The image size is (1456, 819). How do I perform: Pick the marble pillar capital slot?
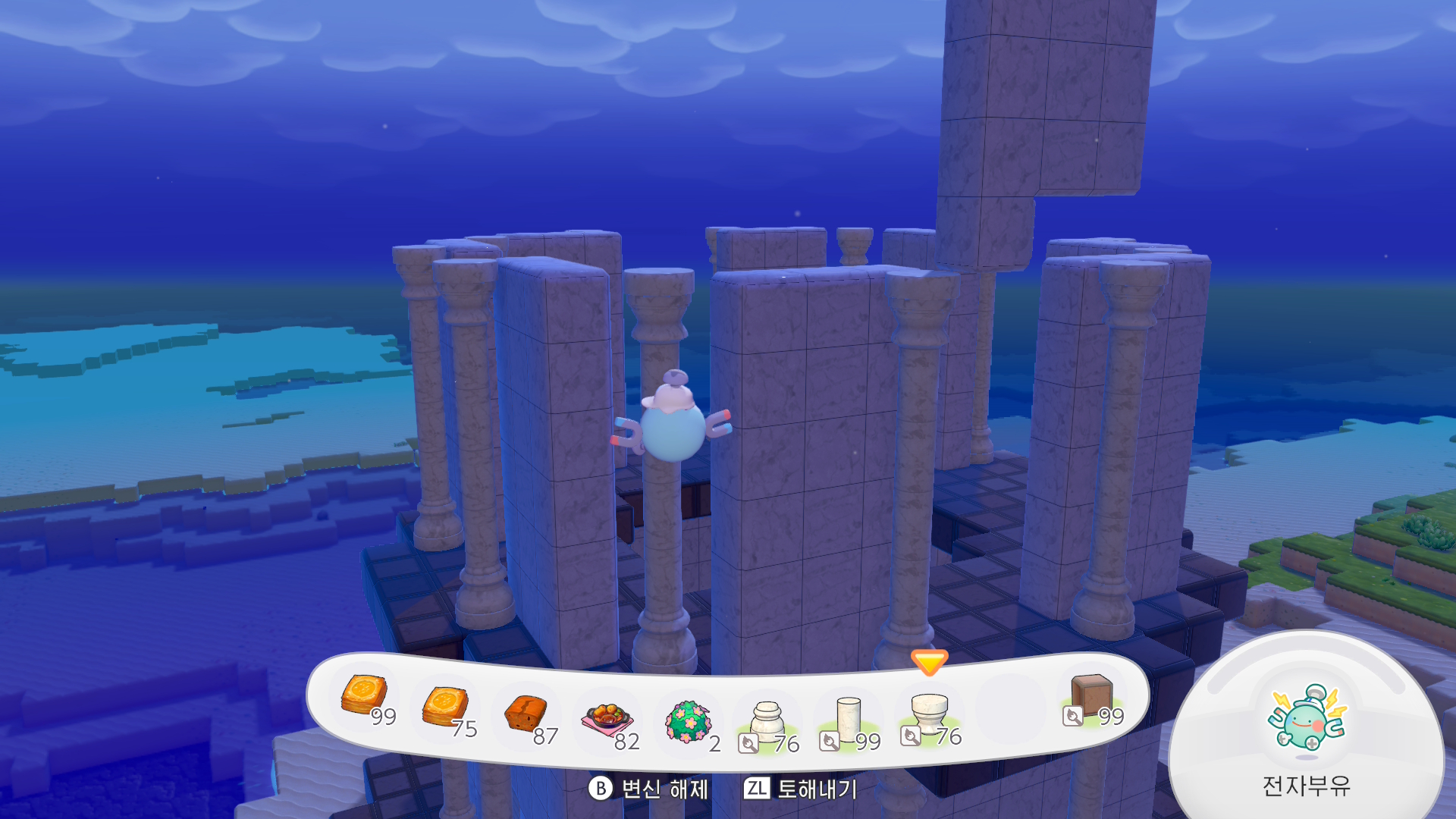[x=930, y=714]
